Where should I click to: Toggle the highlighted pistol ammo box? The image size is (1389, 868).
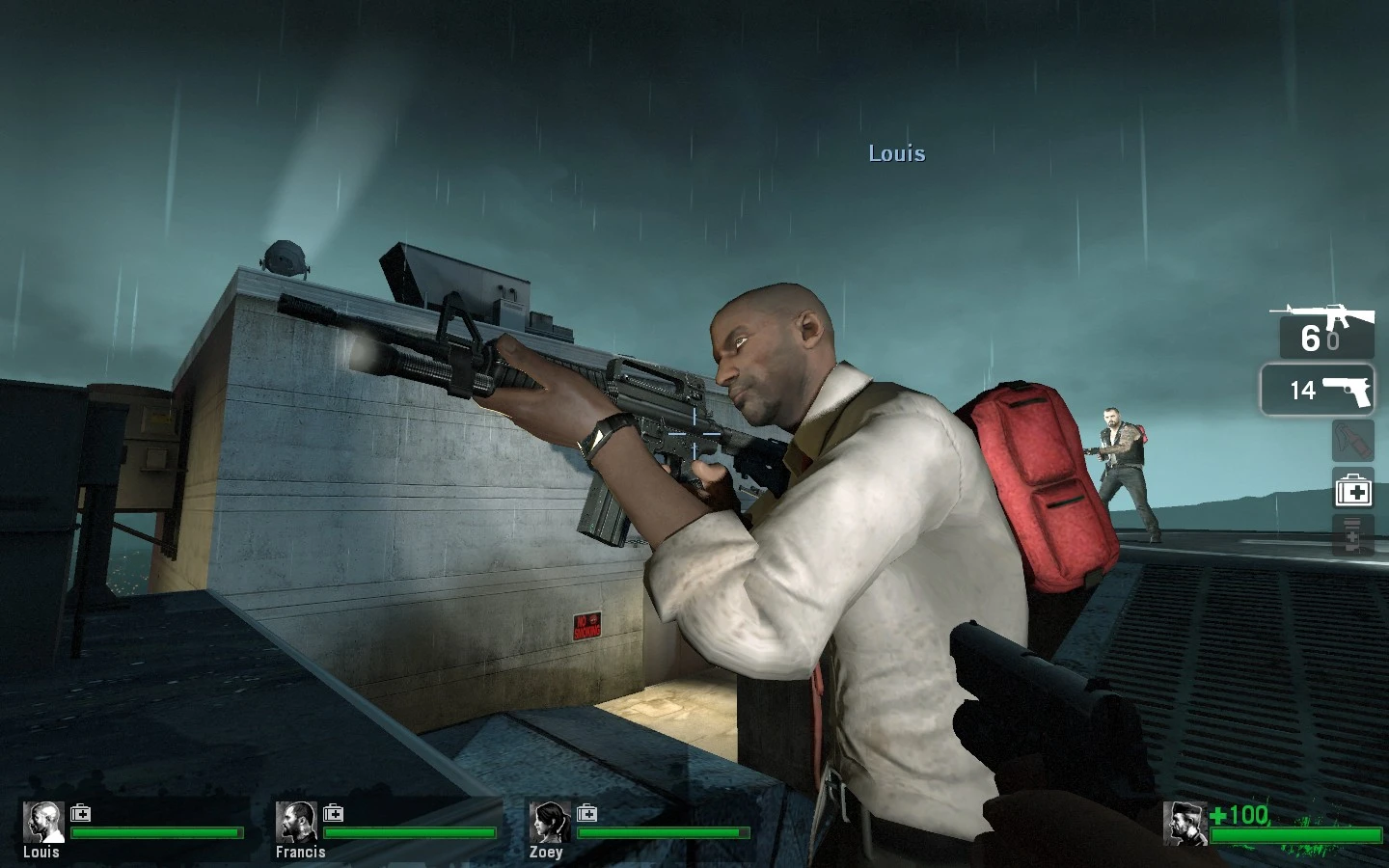[x=1318, y=391]
